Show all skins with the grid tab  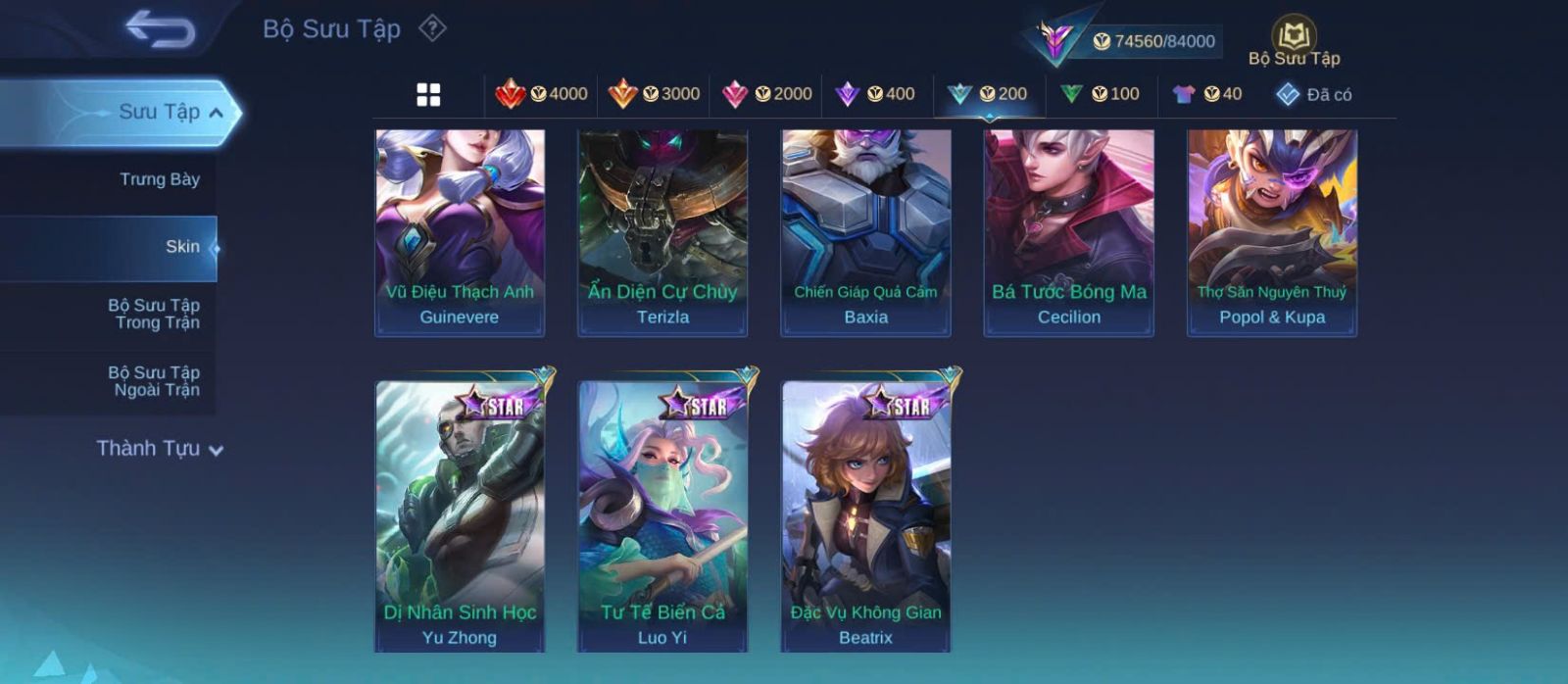pos(428,94)
